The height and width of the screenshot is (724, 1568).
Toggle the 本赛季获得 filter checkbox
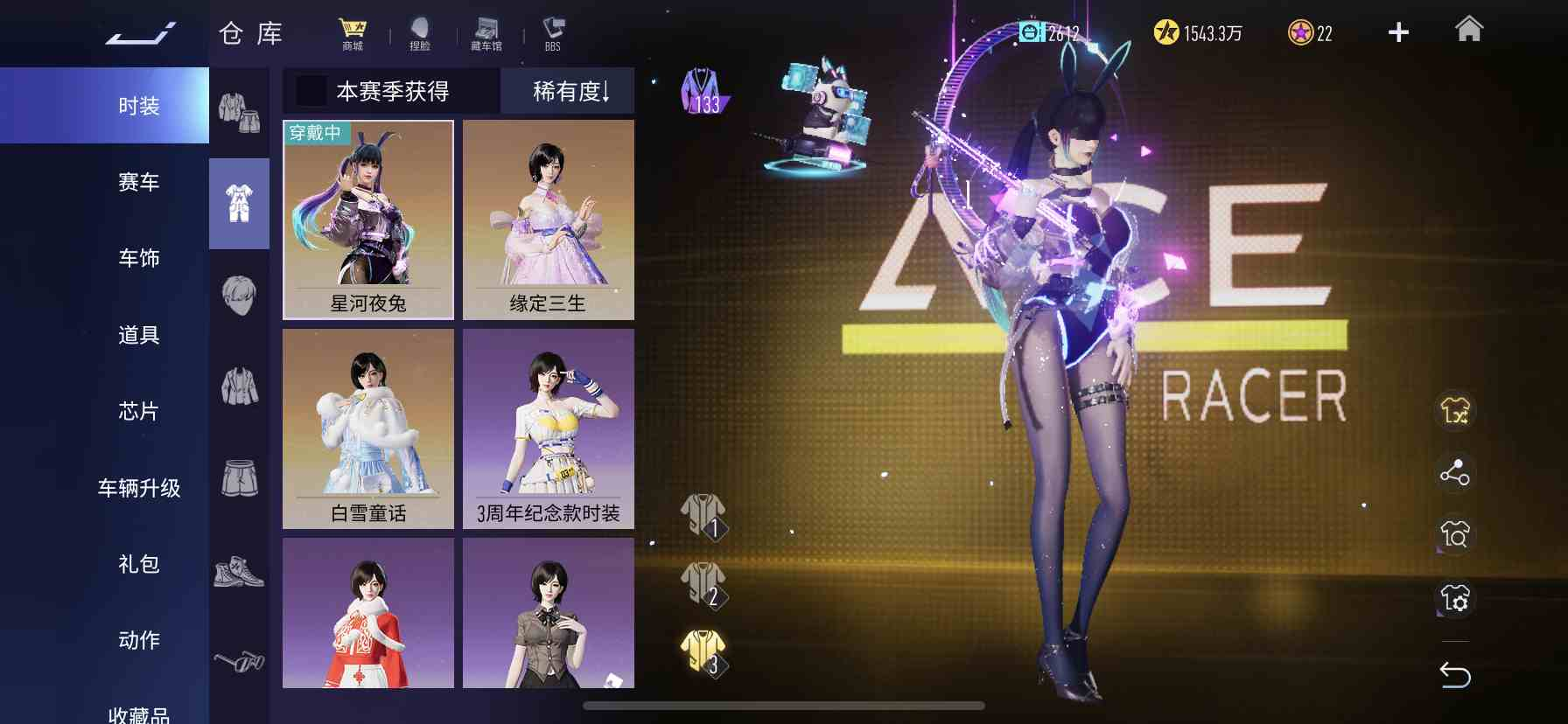(311, 91)
